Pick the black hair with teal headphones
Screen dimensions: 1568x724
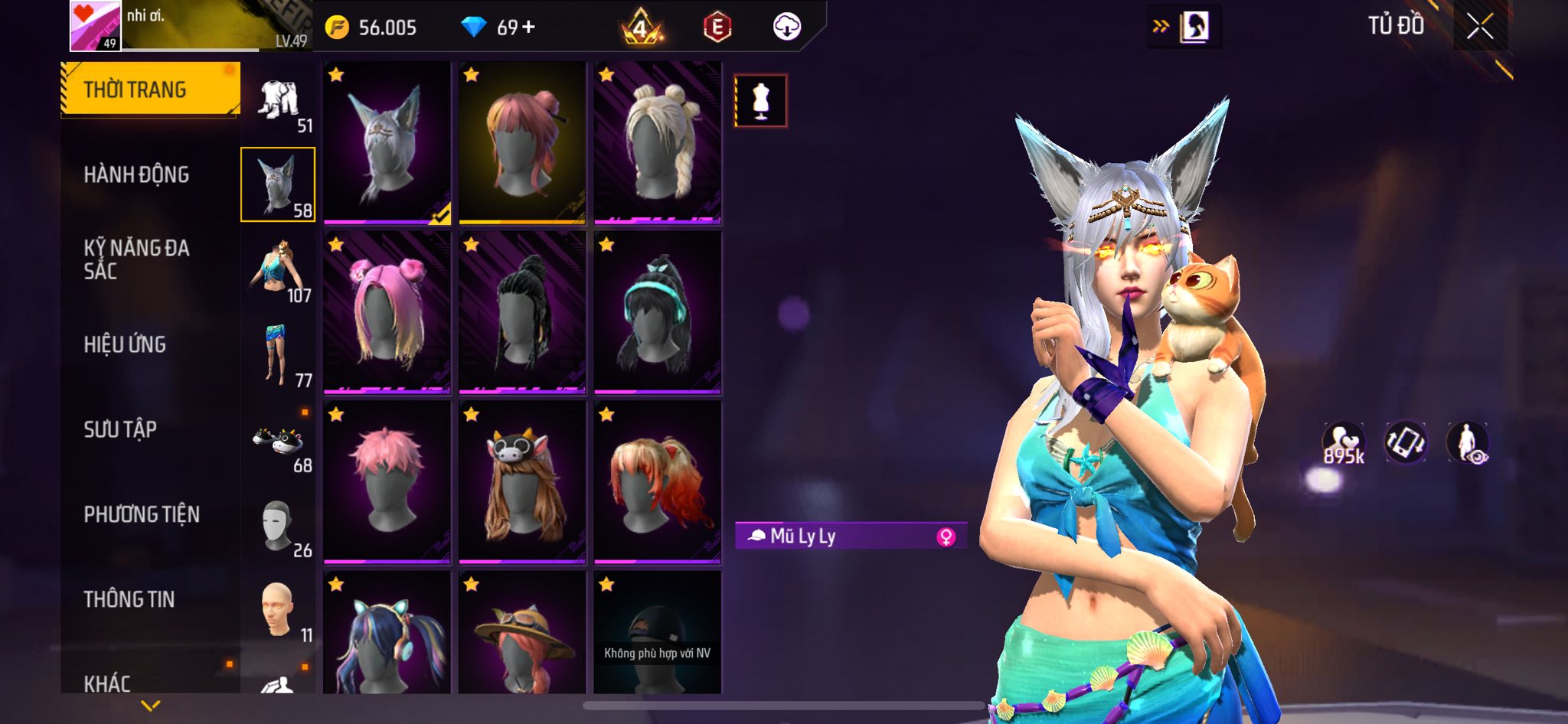click(x=657, y=312)
